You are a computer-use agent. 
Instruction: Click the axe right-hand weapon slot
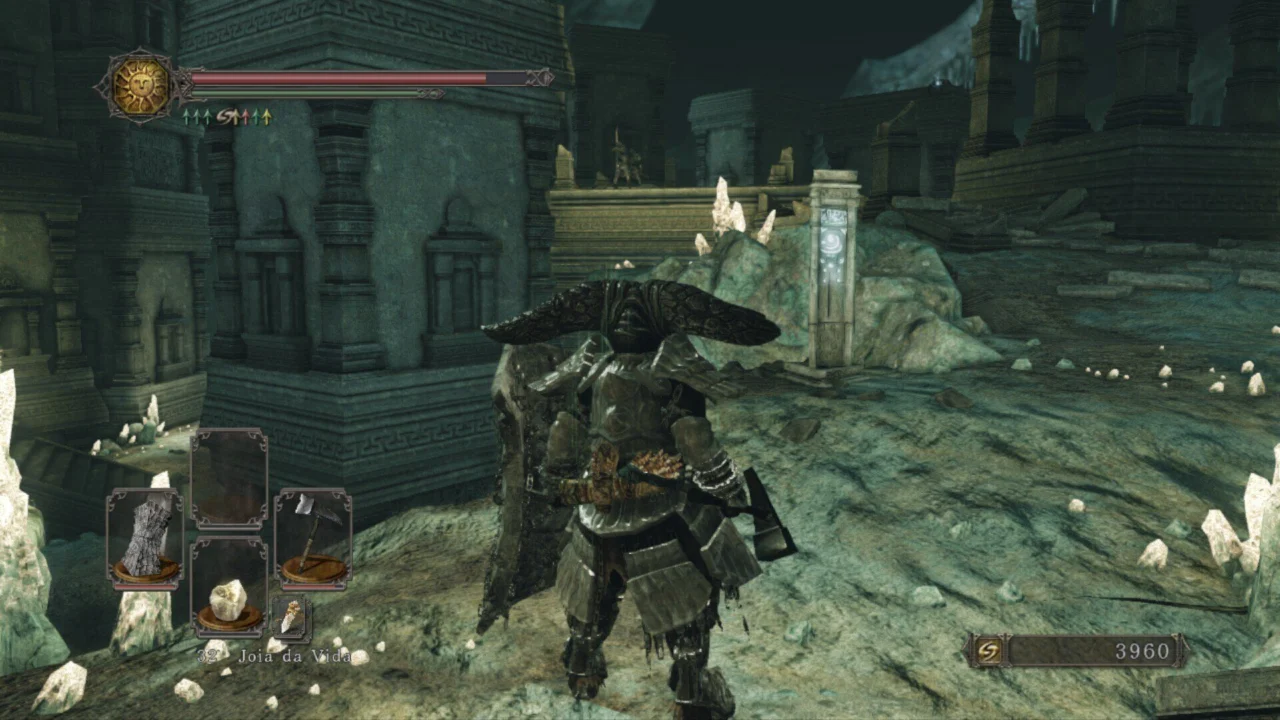coord(313,537)
